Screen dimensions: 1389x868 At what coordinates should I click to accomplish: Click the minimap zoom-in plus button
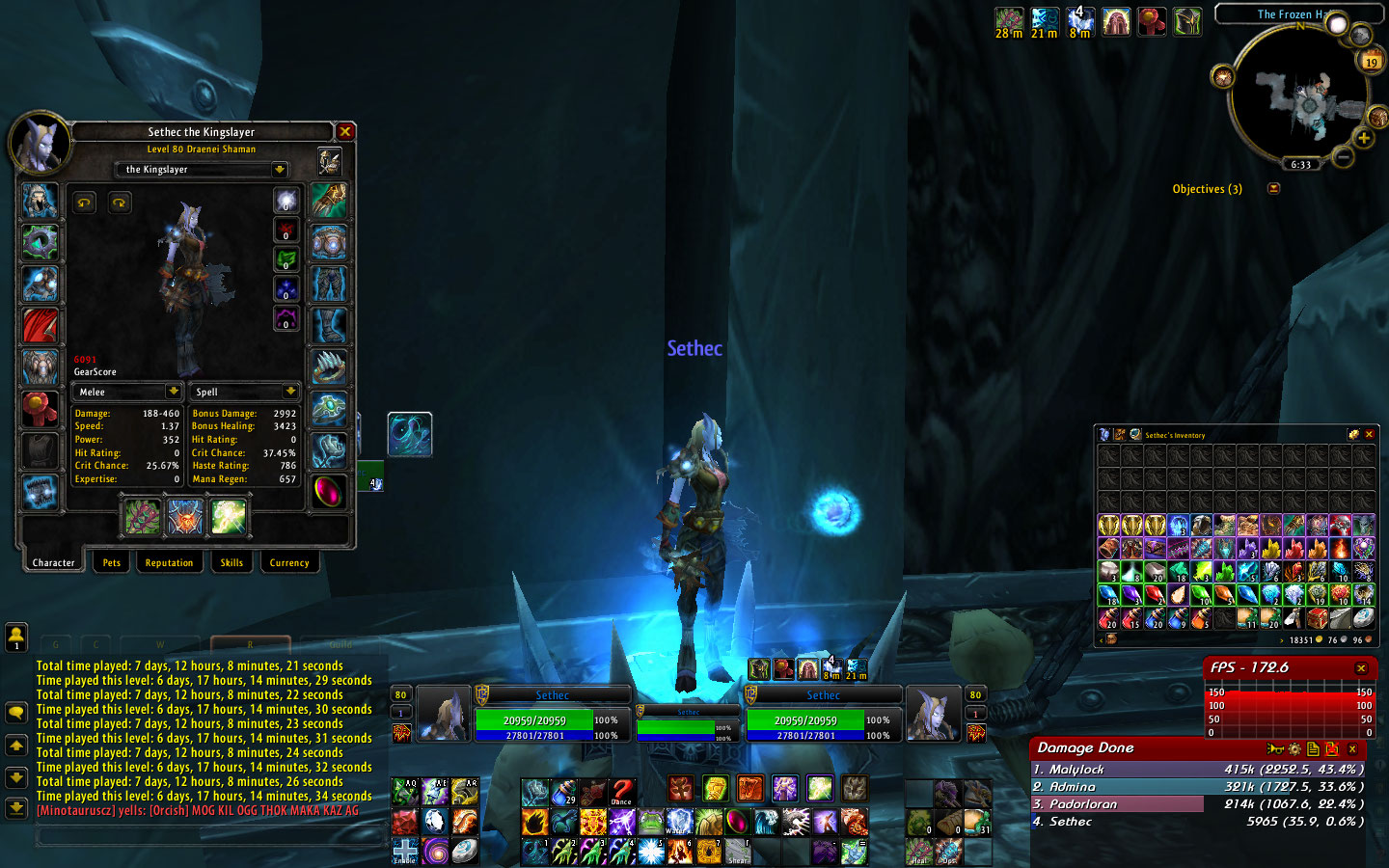pos(1365,138)
